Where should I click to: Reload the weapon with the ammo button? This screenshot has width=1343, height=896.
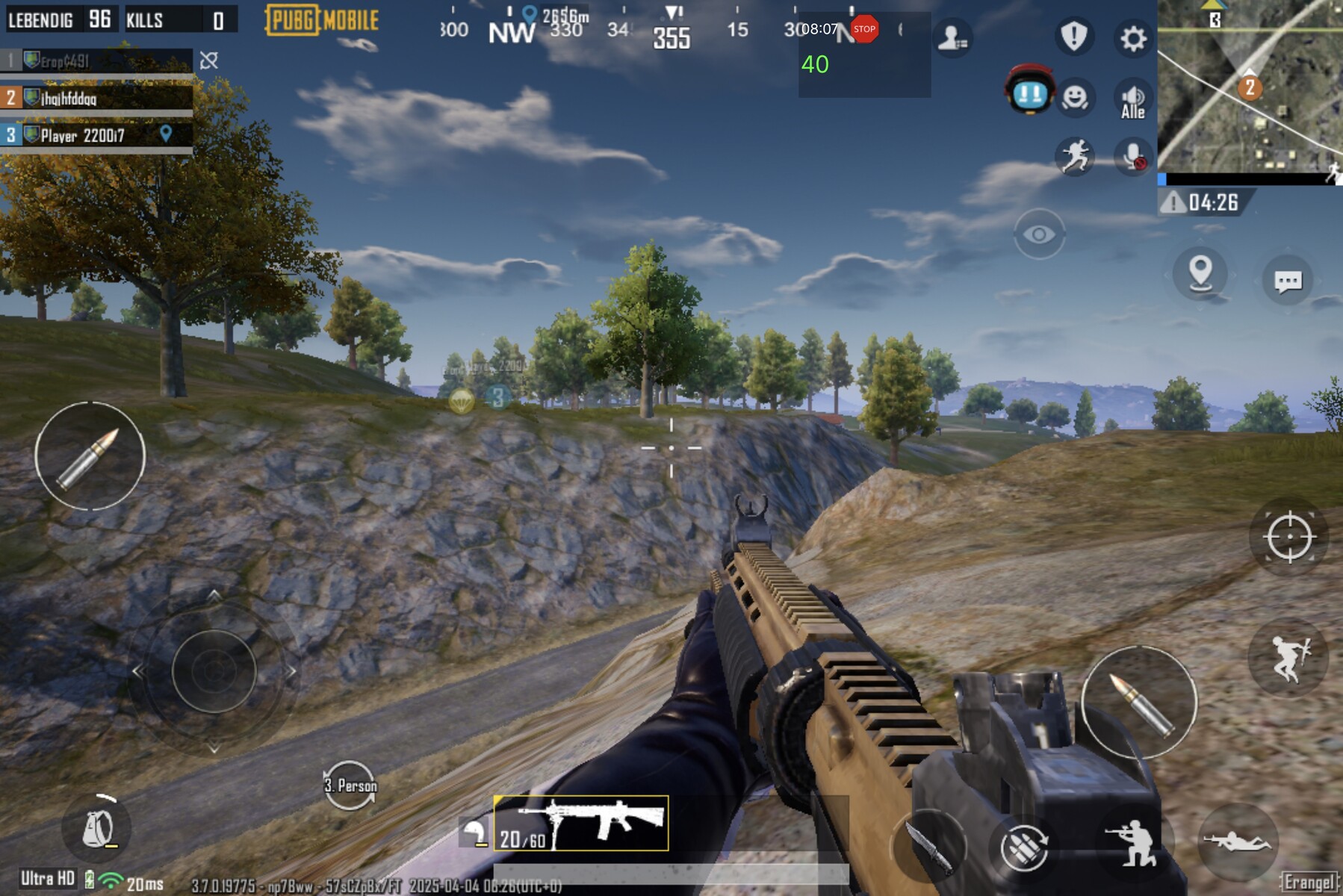(1024, 848)
